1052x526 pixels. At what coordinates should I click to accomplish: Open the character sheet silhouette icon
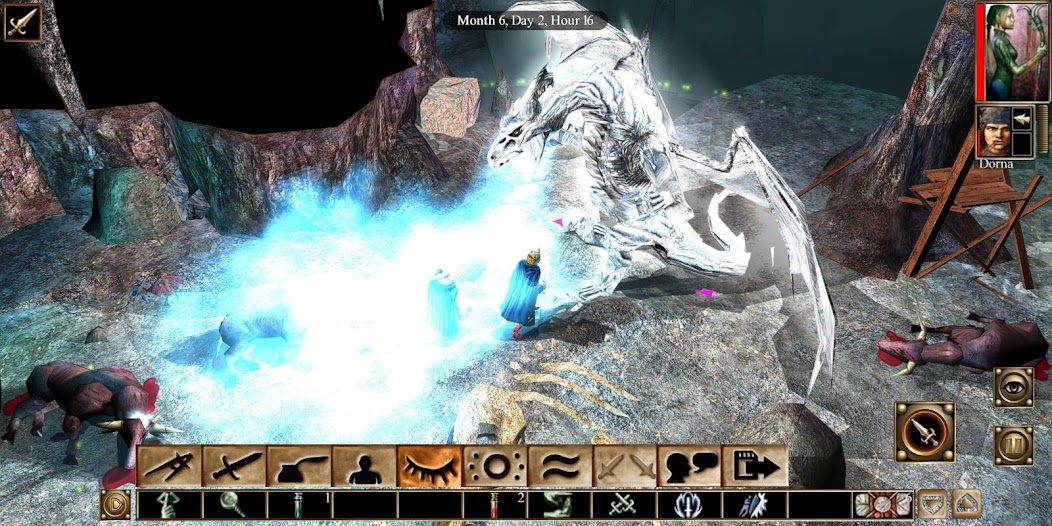364,466
